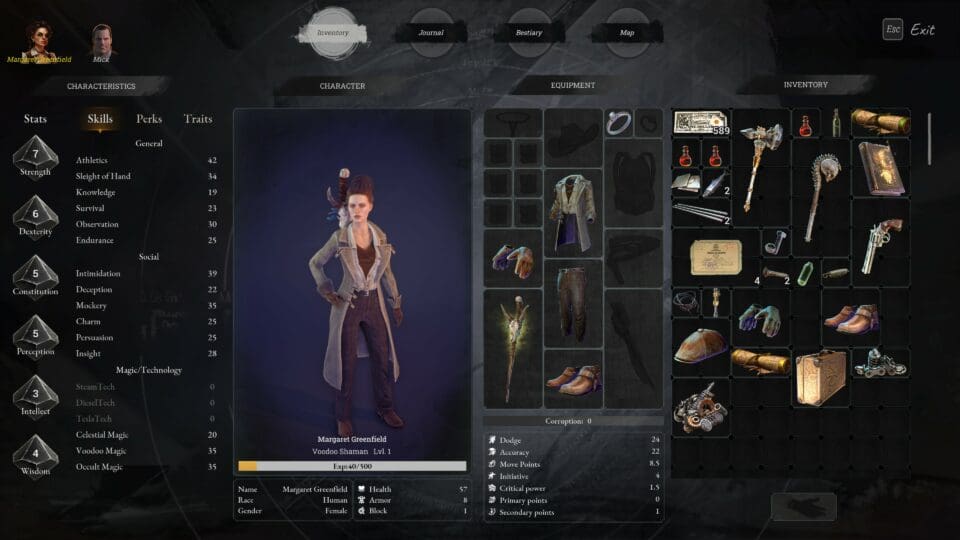The image size is (960, 540).
Task: Switch to the Stats tab
Action: tap(35, 119)
